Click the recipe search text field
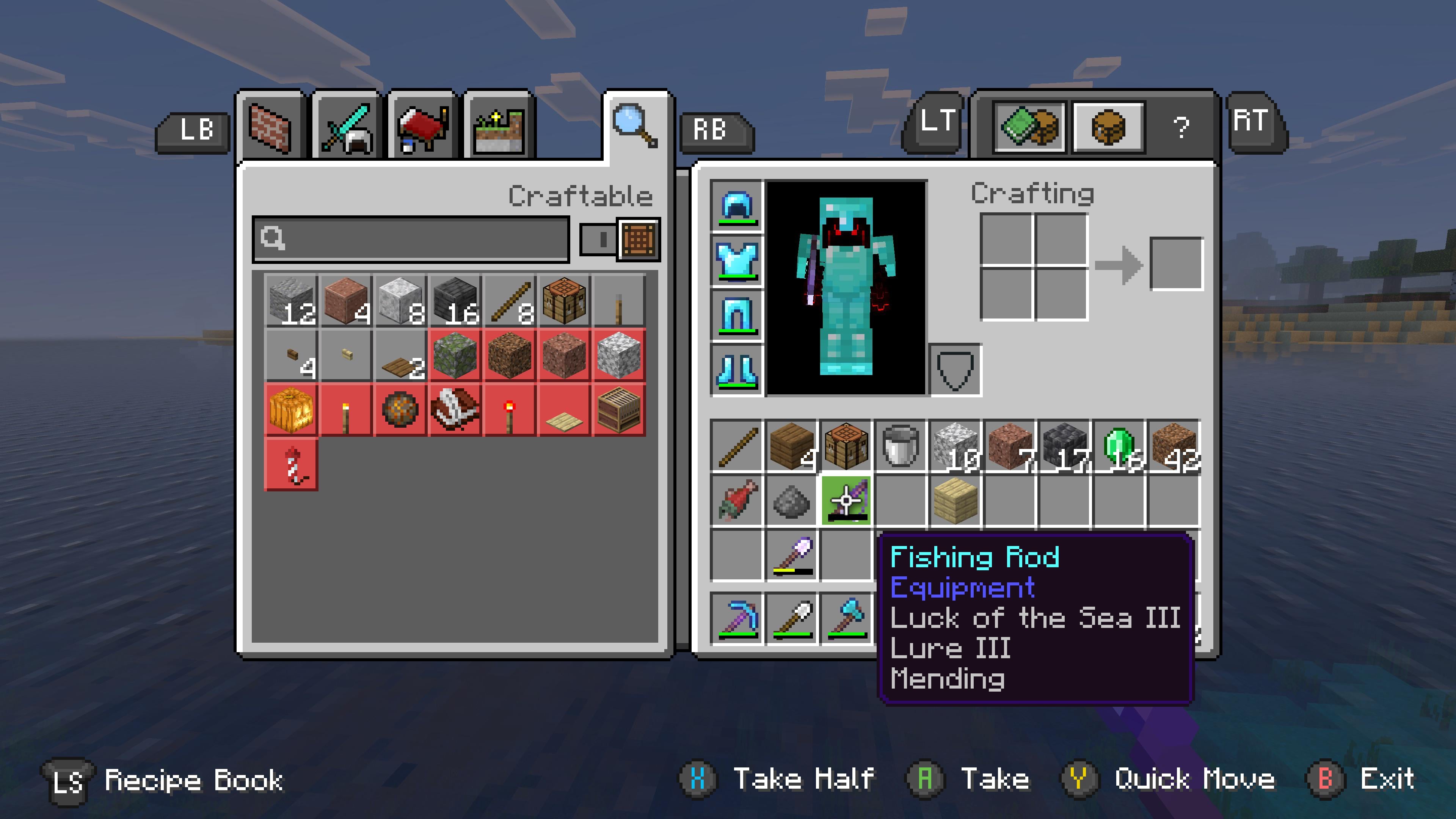Screen dimensions: 1456x819 [x=411, y=239]
